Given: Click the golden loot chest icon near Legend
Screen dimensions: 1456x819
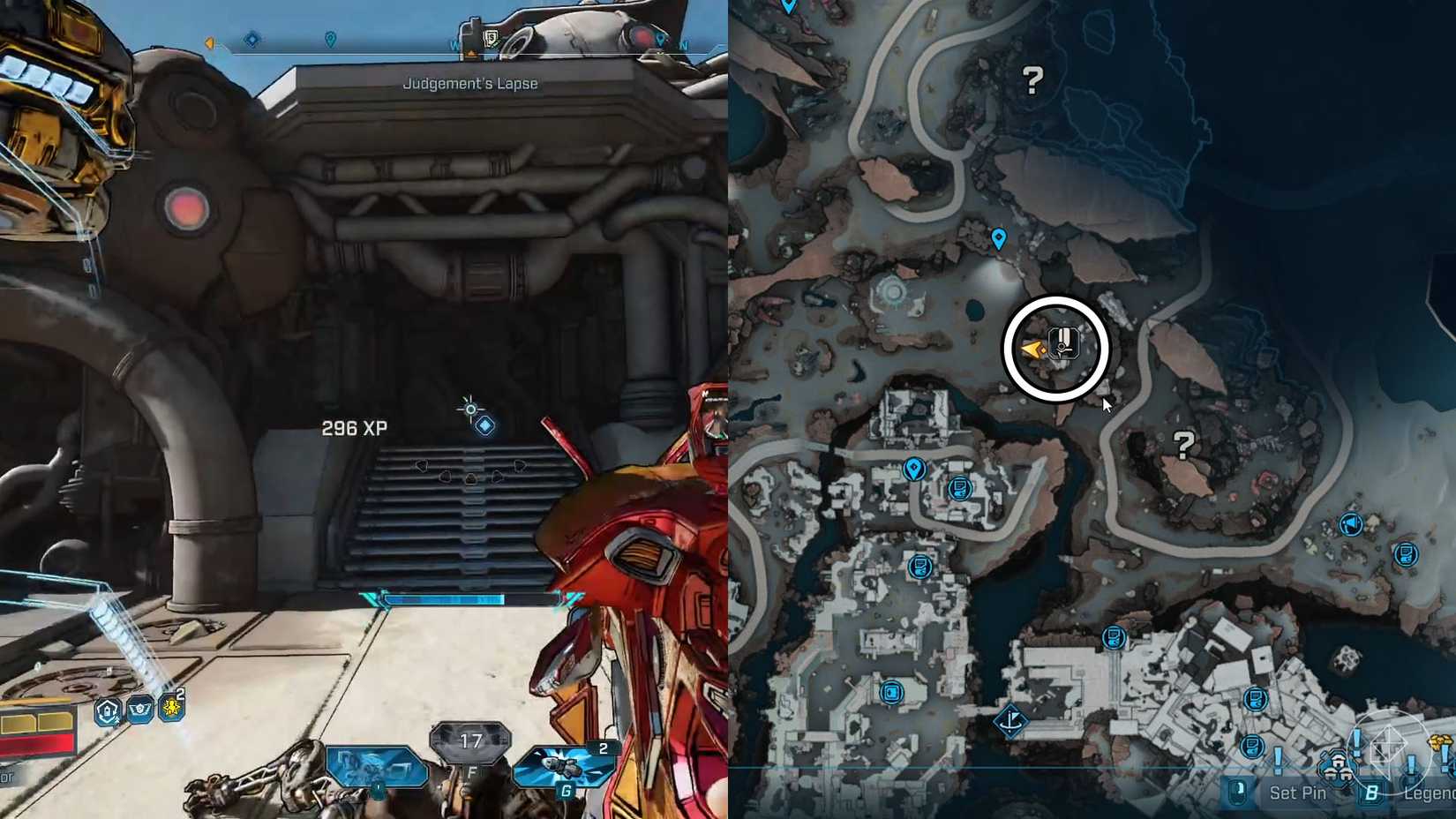Looking at the screenshot, I should click(1441, 742).
